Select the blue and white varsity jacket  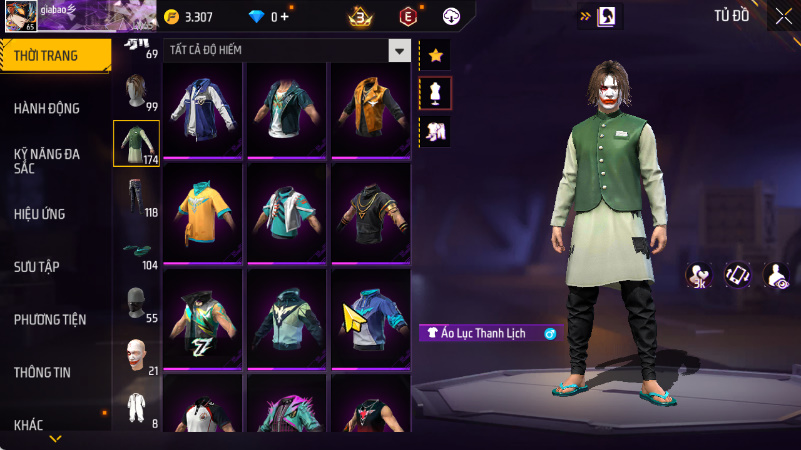click(203, 109)
